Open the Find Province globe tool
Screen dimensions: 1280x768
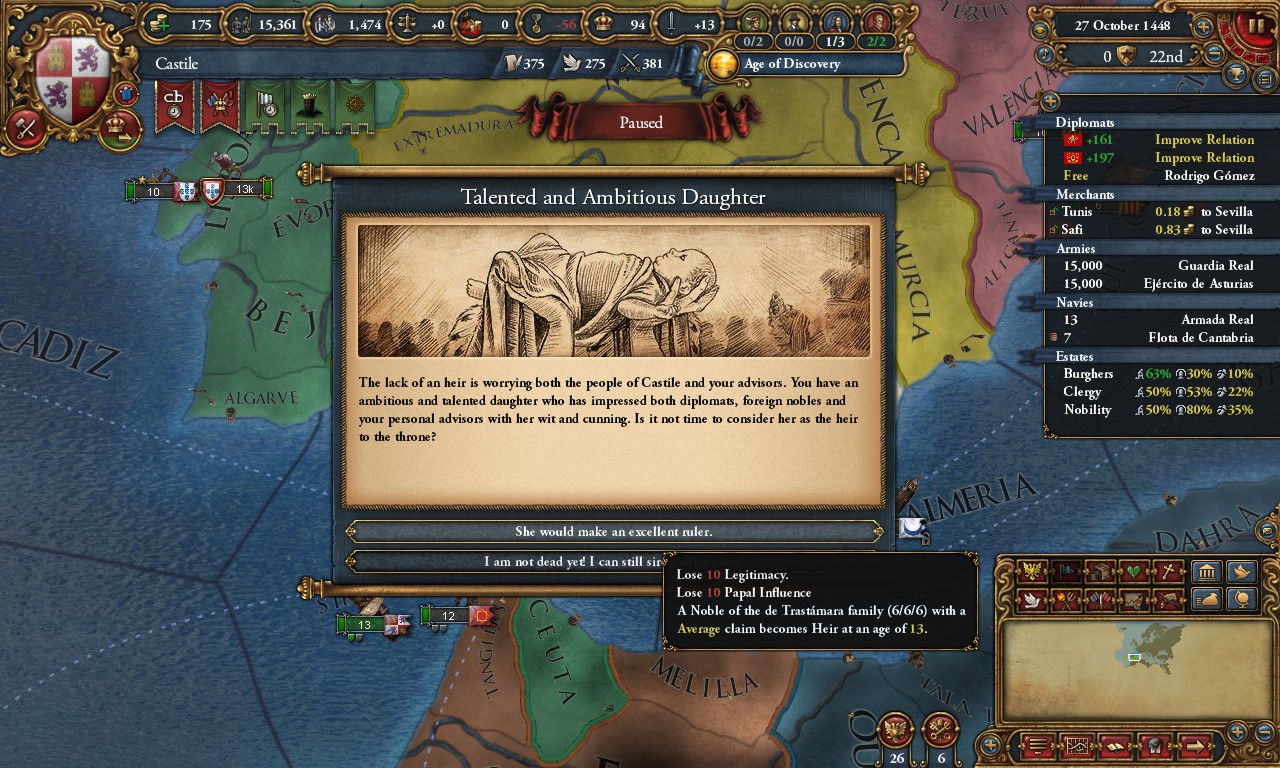[x=1239, y=600]
